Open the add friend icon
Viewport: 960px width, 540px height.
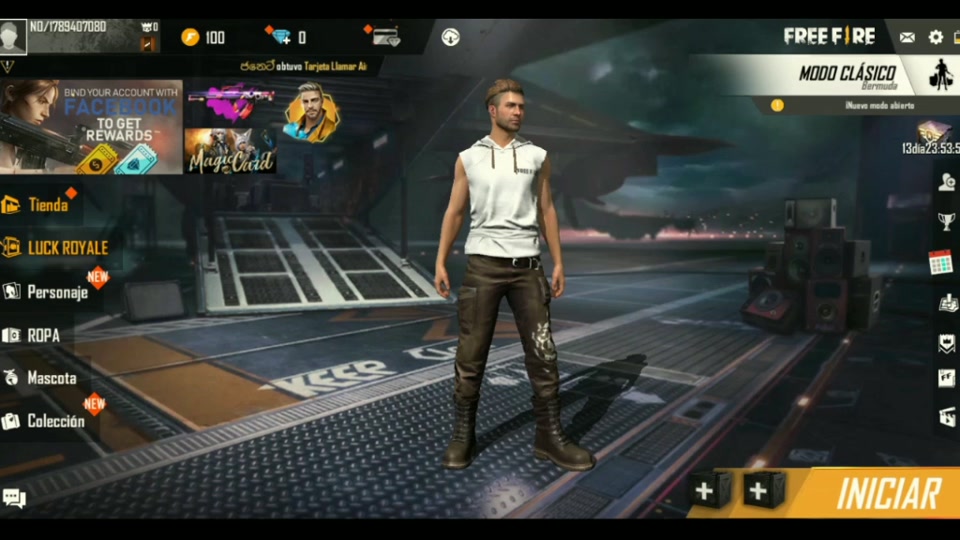(946, 181)
